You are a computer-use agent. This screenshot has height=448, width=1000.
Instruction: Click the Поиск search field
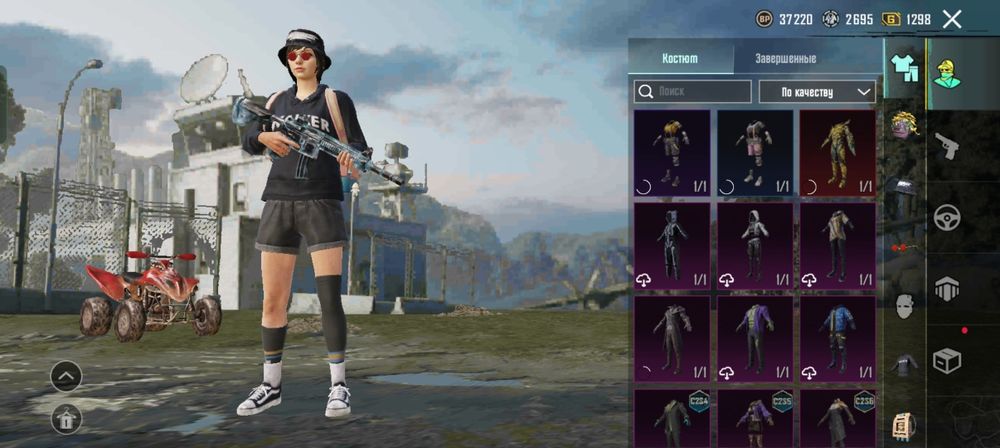click(693, 92)
